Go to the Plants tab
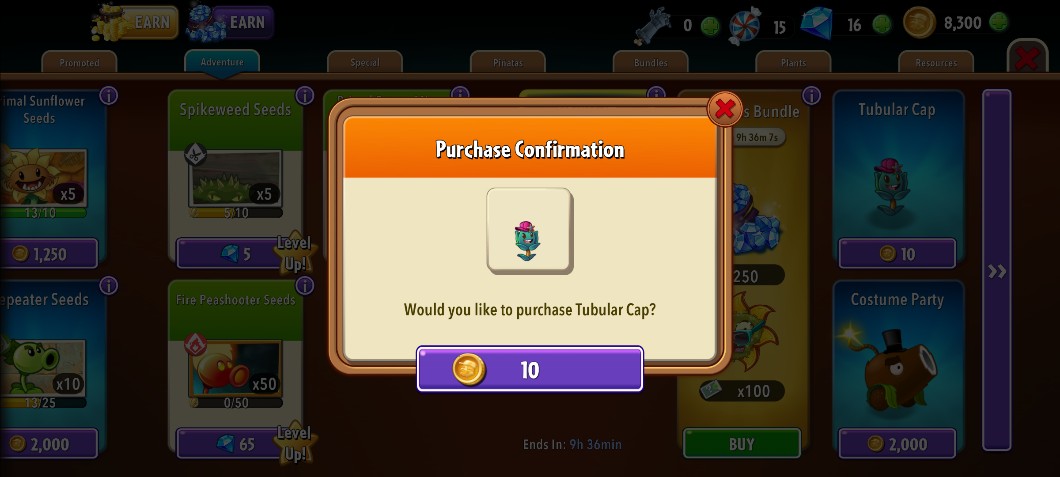 [x=794, y=62]
